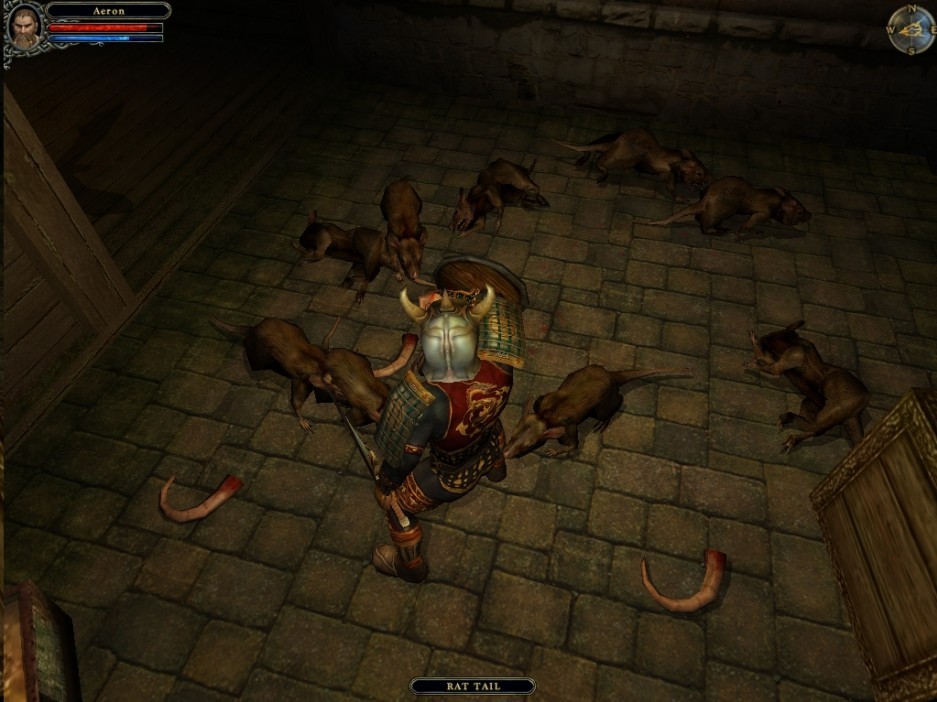Select Aeron's character portrait
Image resolution: width=937 pixels, height=702 pixels.
(24, 28)
